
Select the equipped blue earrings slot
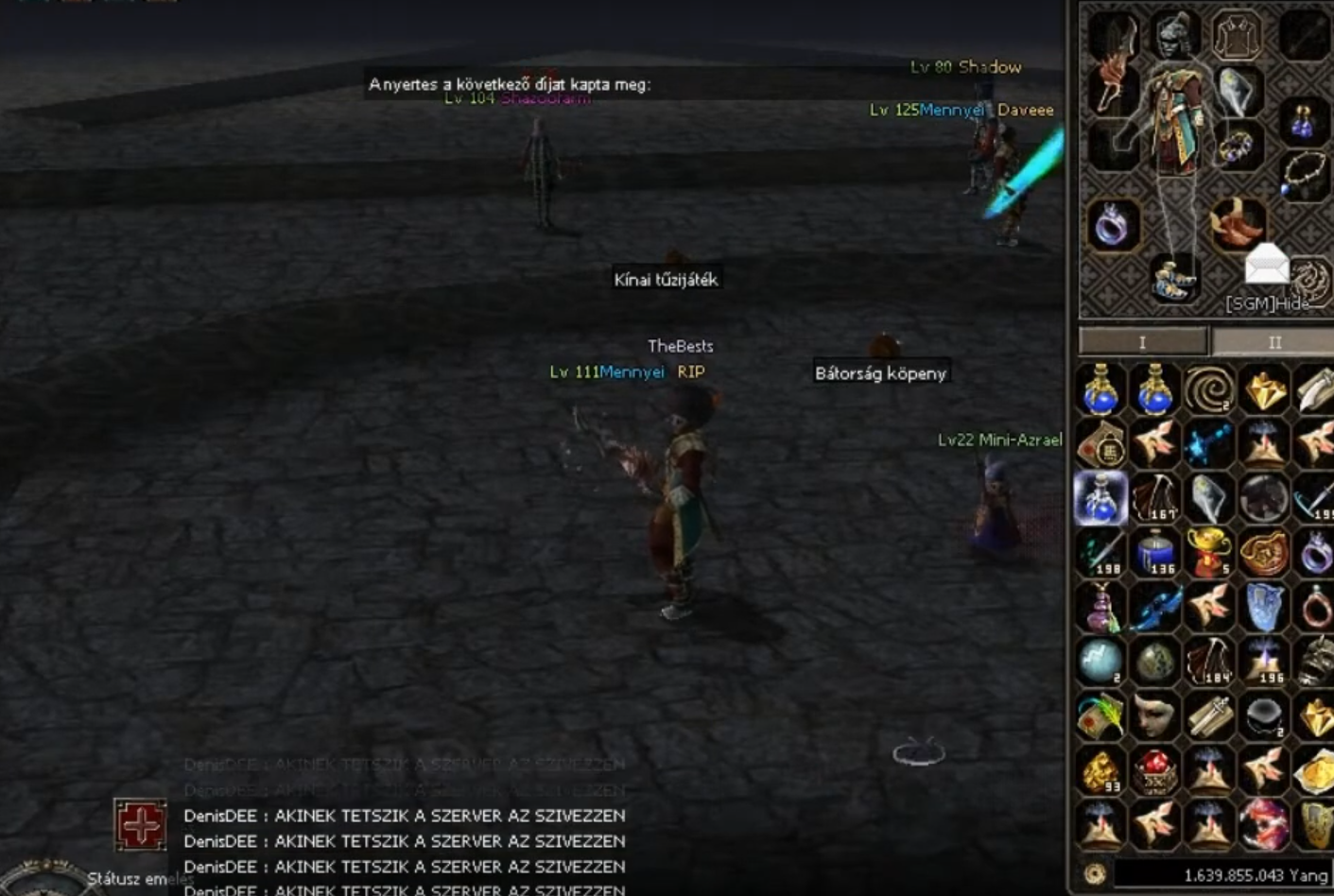click(x=1303, y=123)
